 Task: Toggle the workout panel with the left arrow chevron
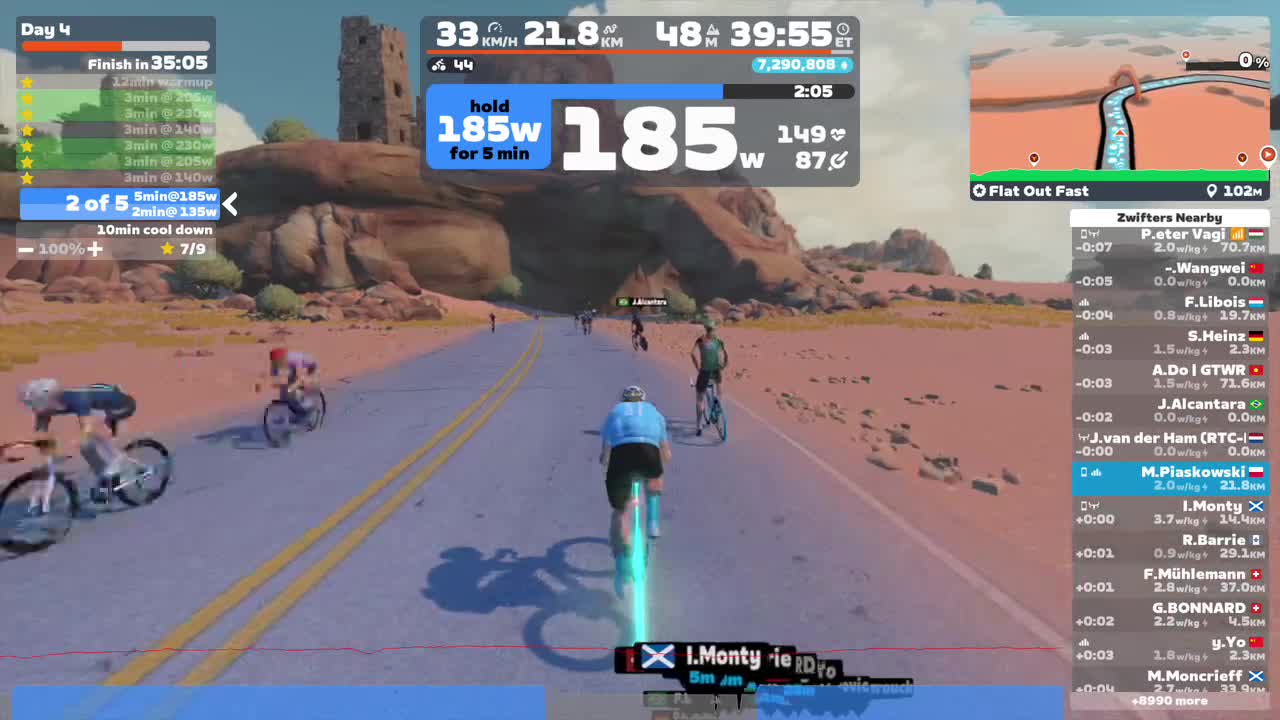229,204
